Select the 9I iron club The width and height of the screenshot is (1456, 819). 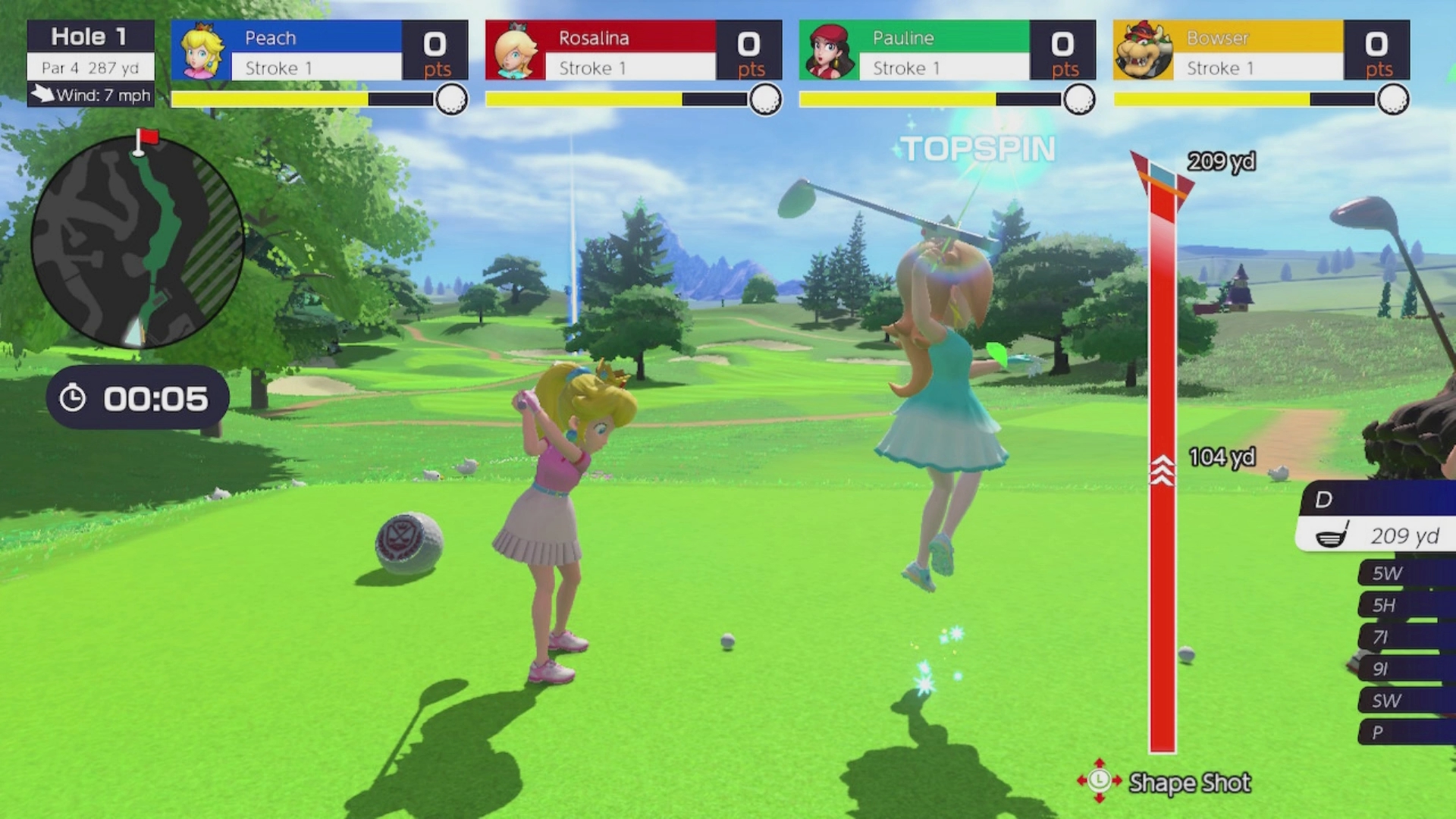coord(1404,669)
